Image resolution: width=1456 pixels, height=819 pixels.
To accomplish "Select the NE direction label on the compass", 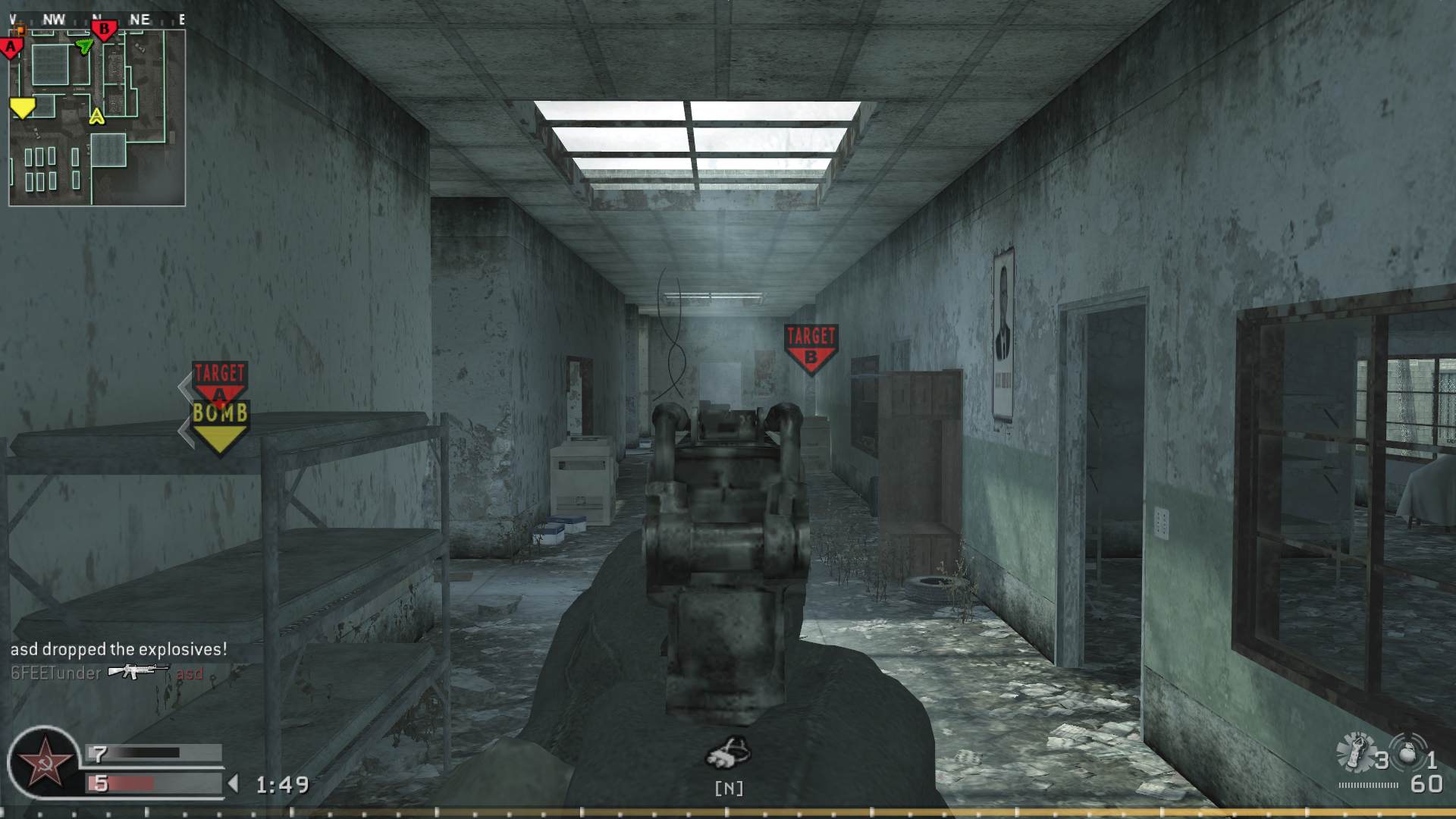I will pyautogui.click(x=139, y=20).
